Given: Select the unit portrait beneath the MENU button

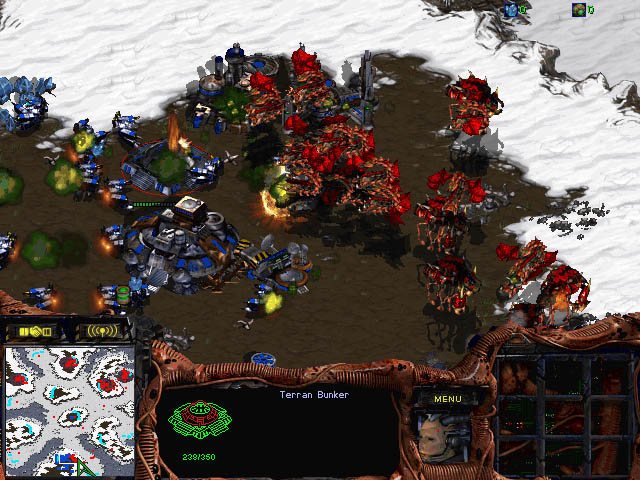Looking at the screenshot, I should point(446,438).
